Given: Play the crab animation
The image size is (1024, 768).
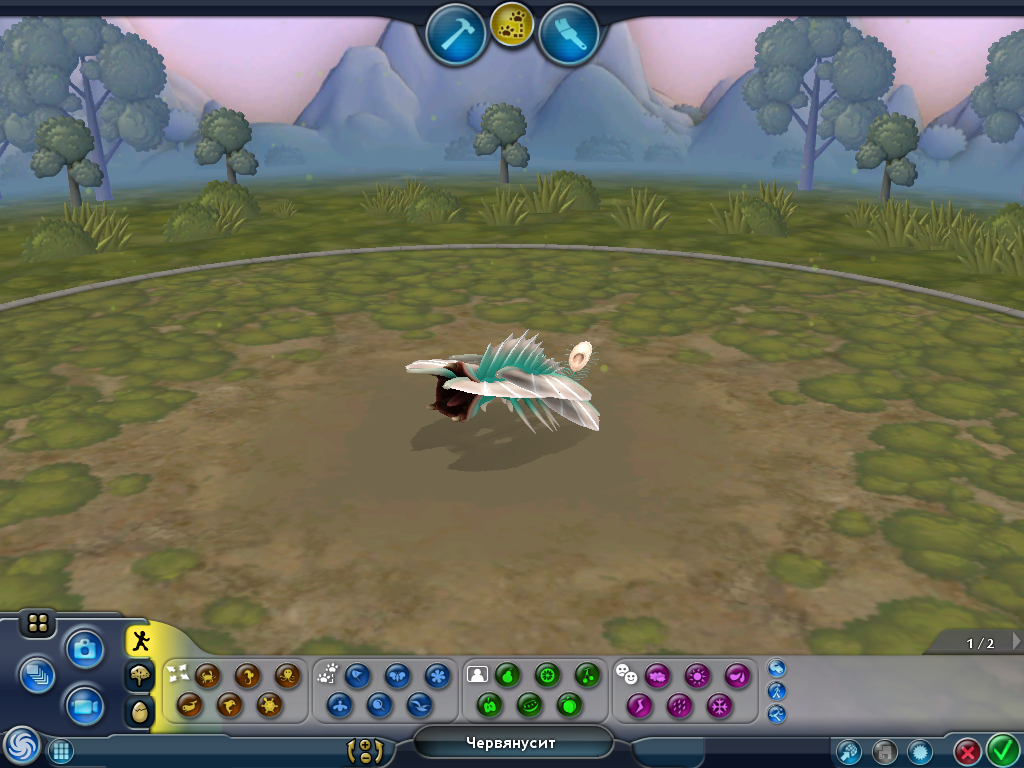Looking at the screenshot, I should click(208, 676).
